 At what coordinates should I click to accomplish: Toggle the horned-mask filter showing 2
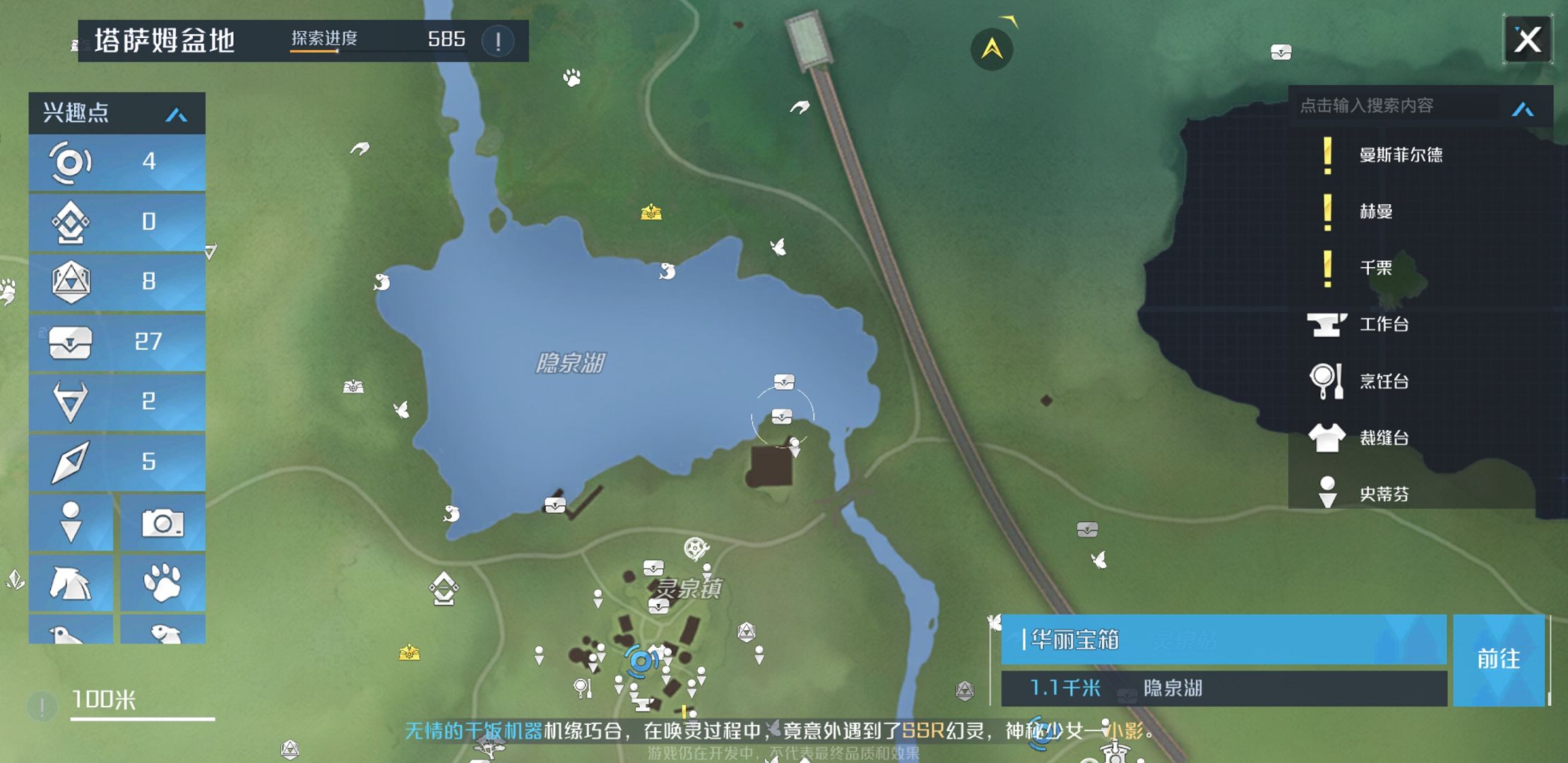pos(117,401)
